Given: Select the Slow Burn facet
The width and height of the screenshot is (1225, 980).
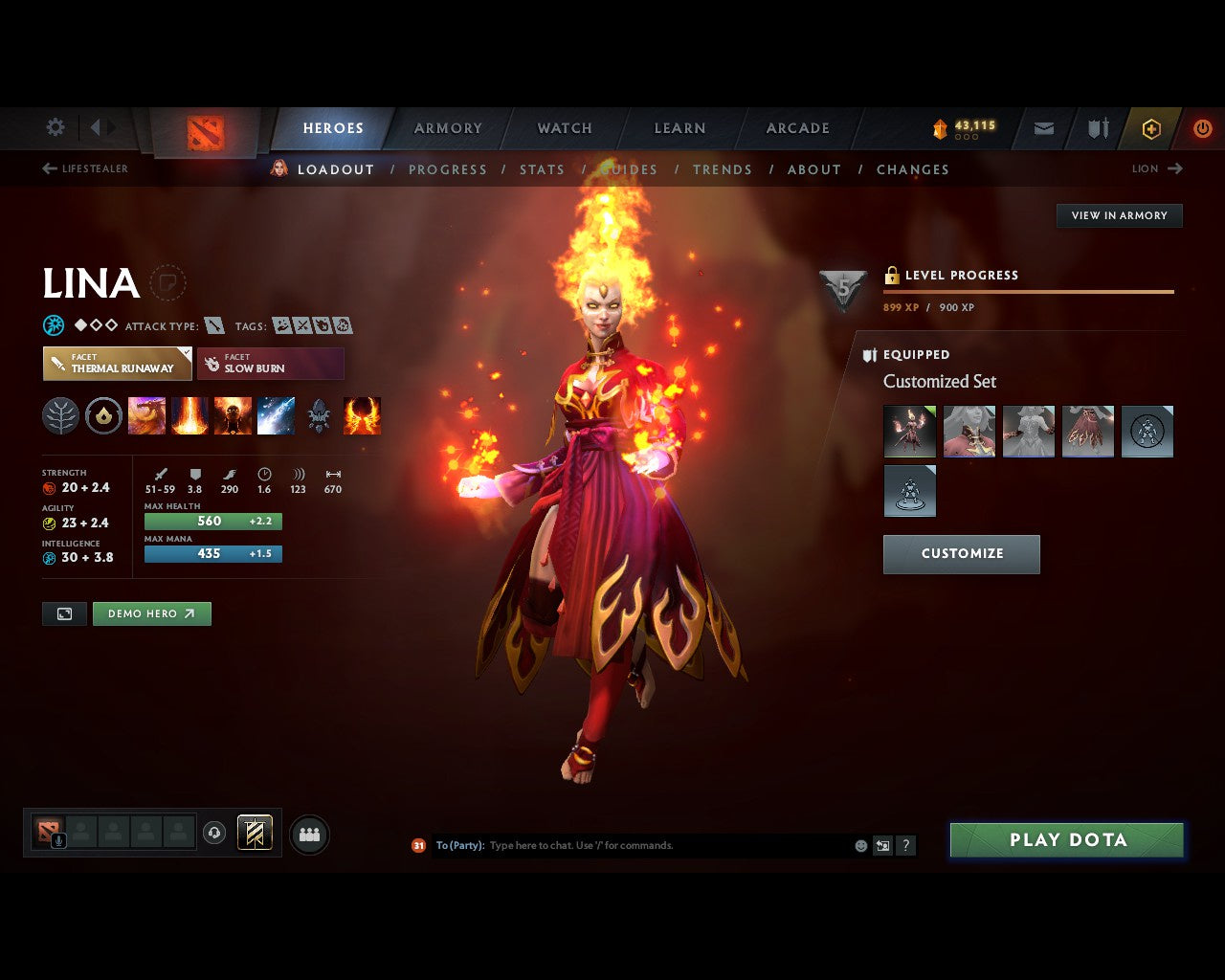Looking at the screenshot, I should 271,364.
